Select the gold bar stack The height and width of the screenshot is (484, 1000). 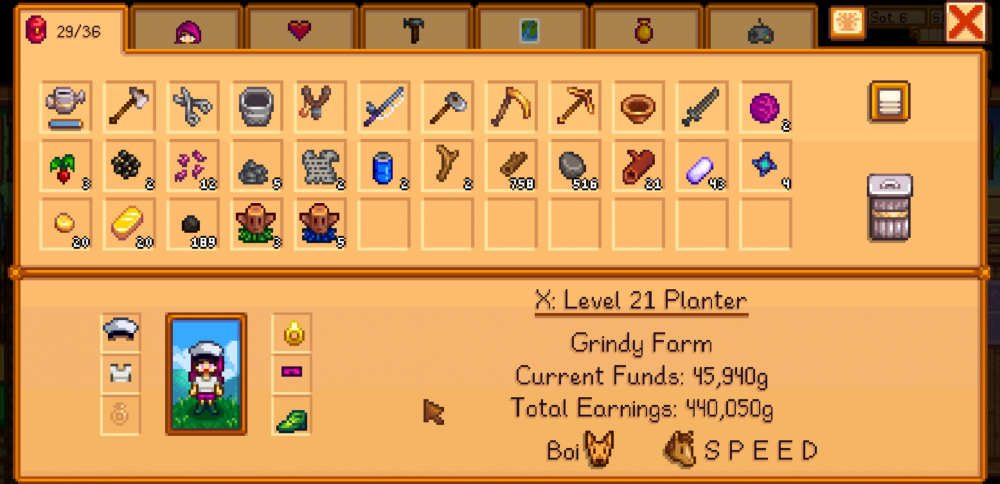[x=130, y=224]
